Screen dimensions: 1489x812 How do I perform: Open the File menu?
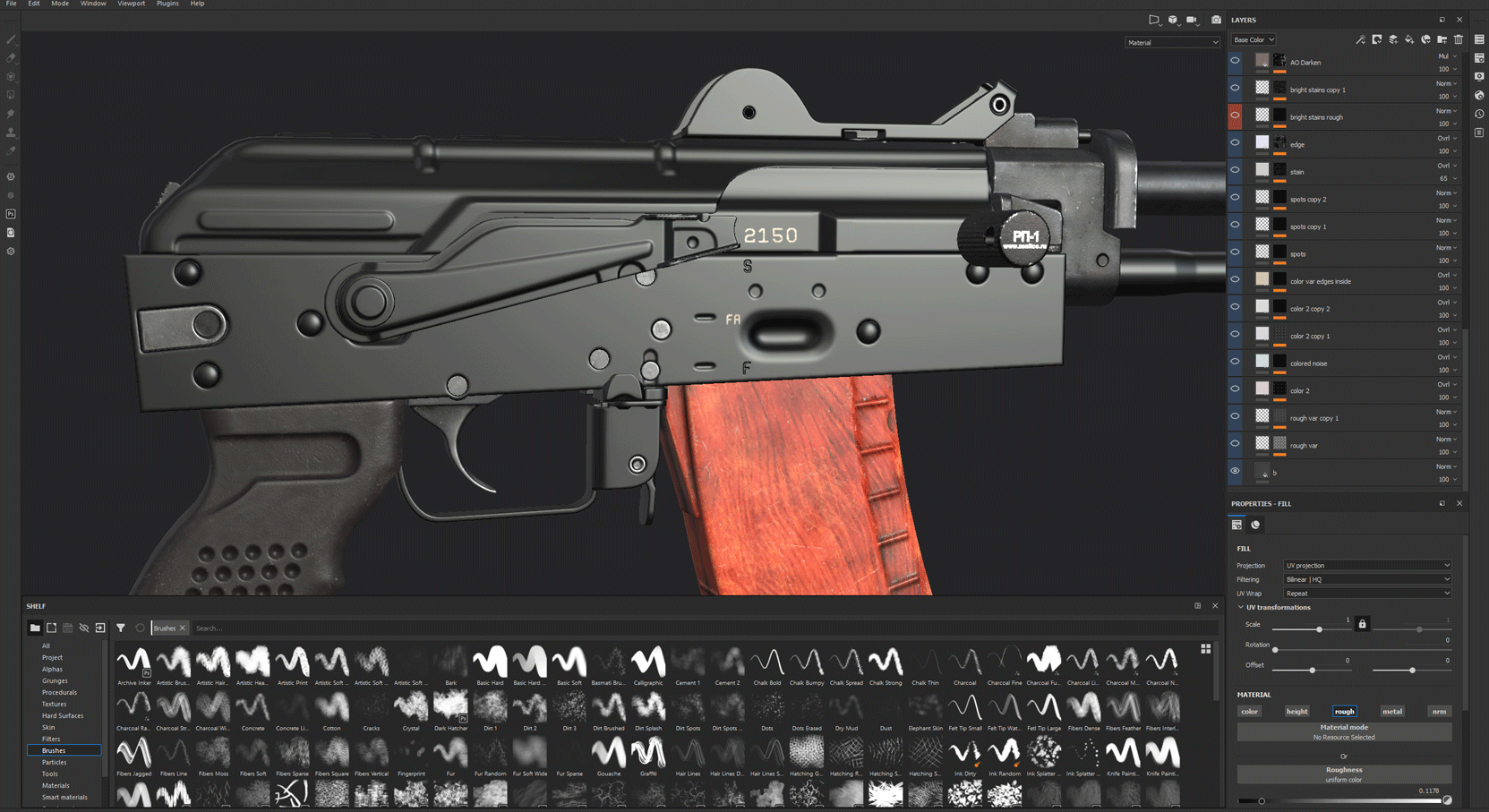pos(11,4)
